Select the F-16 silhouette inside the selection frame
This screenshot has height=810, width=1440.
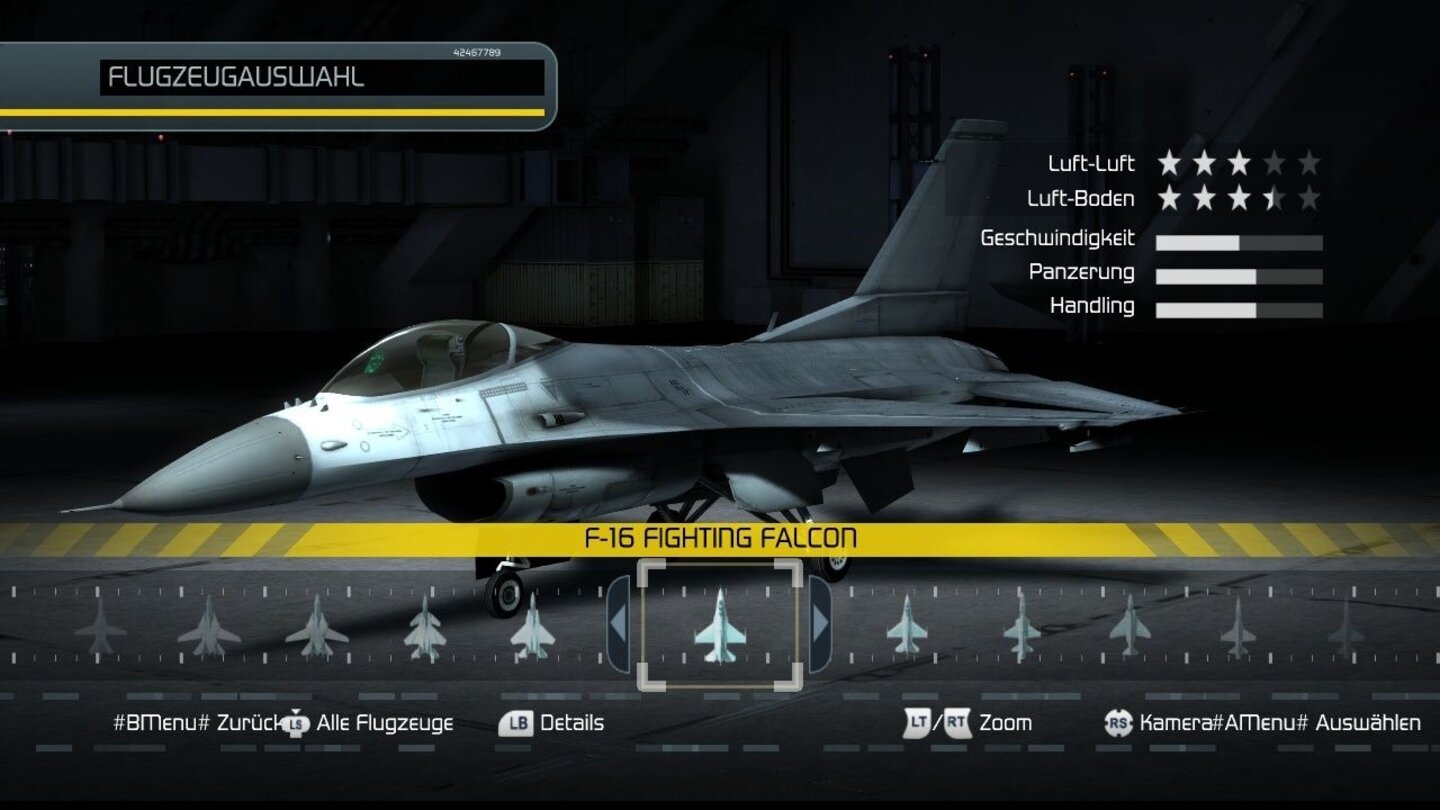(x=720, y=628)
